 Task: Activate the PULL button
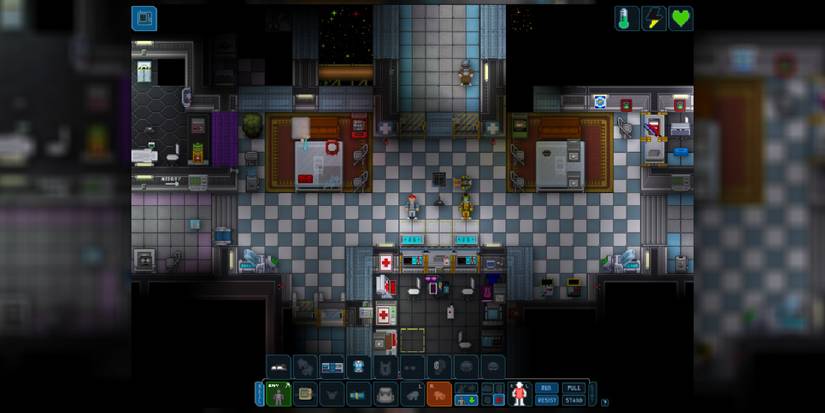[x=573, y=387]
